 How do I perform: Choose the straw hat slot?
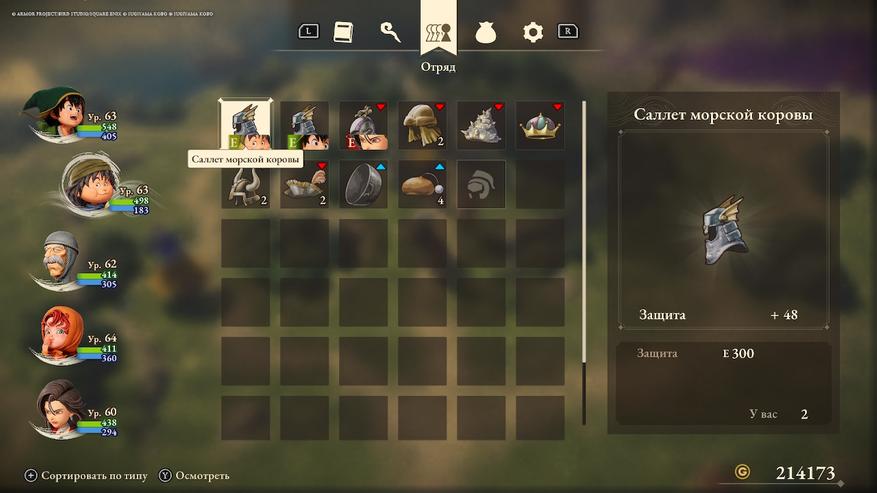tap(422, 125)
